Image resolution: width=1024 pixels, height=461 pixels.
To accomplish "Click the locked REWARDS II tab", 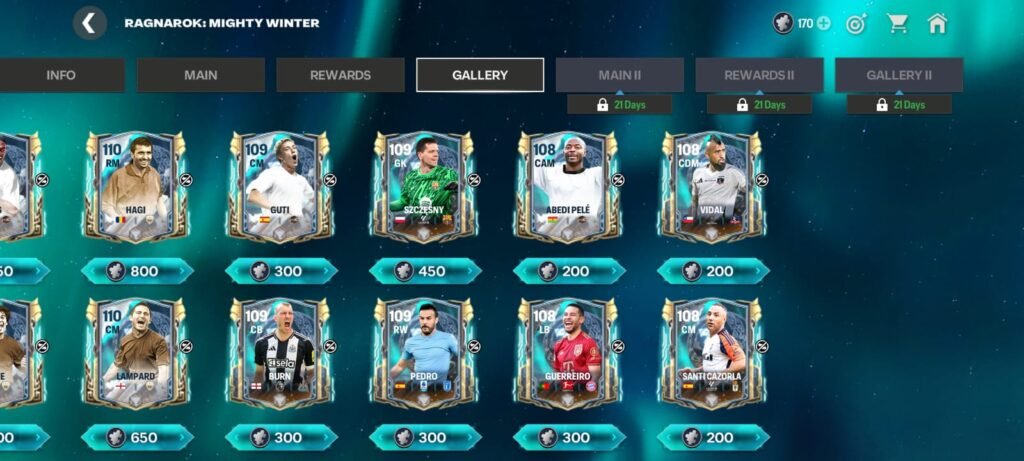I will pyautogui.click(x=759, y=75).
